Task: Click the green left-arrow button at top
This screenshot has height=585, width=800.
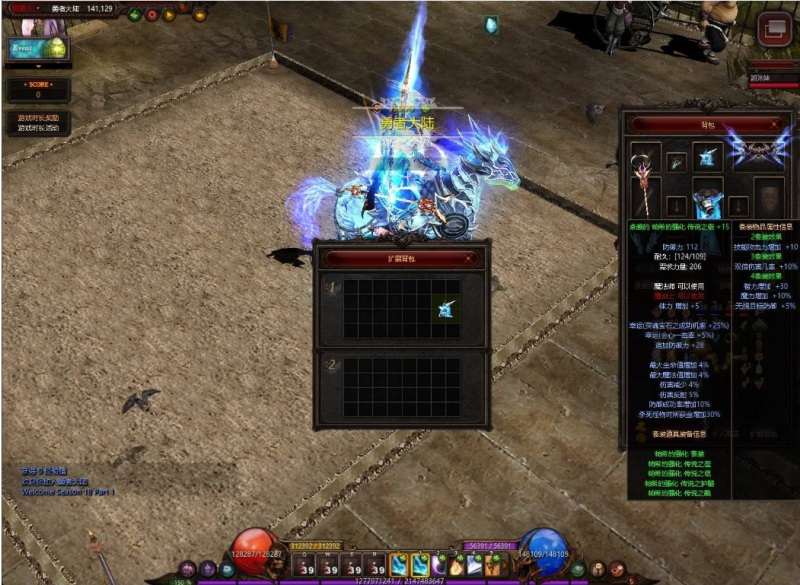Action: coord(135,14)
